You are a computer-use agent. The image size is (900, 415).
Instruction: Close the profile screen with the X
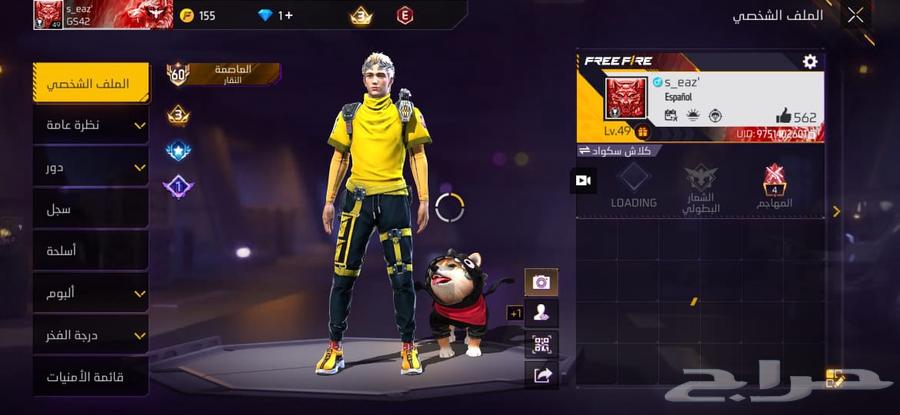point(855,15)
